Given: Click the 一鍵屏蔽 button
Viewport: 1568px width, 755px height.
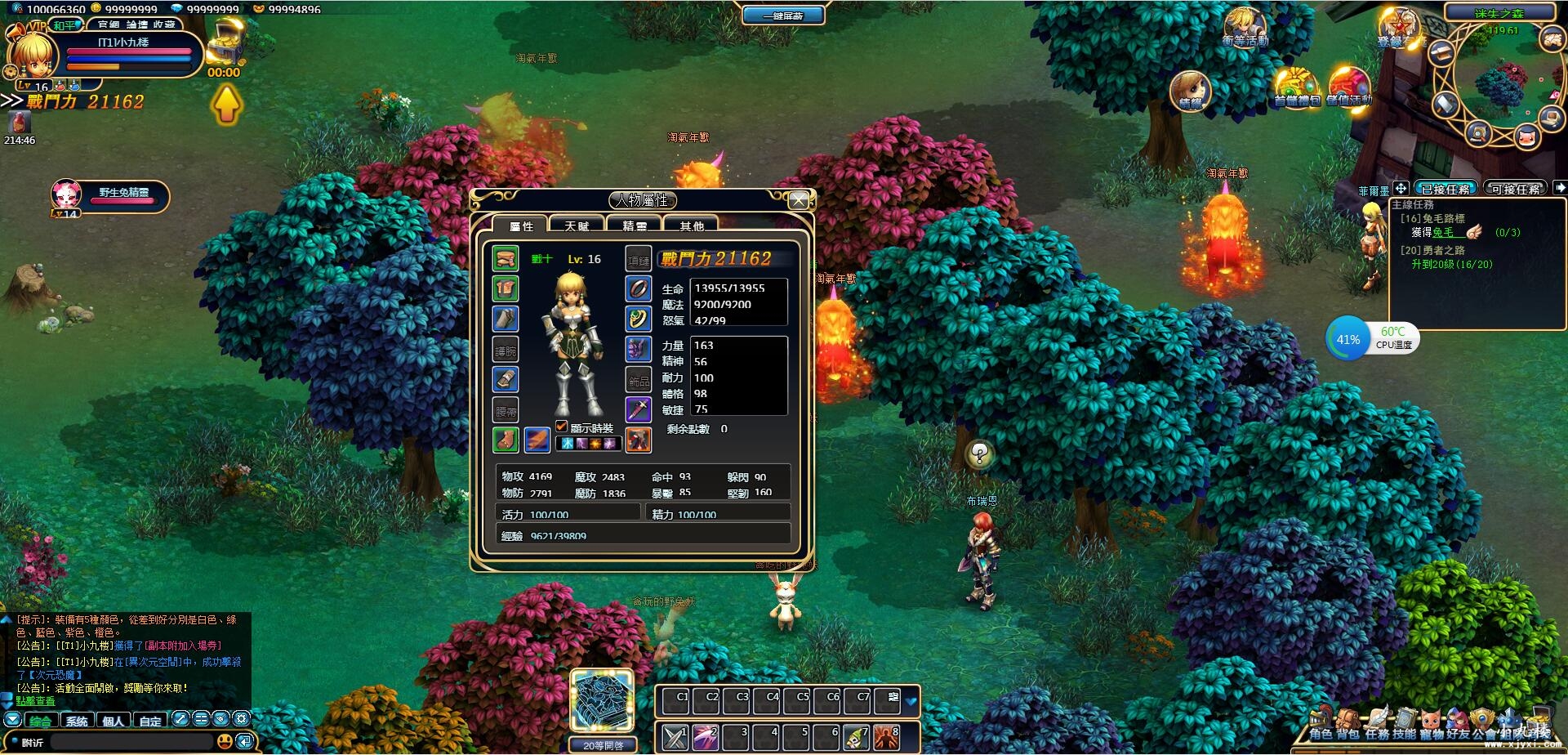Looking at the screenshot, I should pos(782,16).
